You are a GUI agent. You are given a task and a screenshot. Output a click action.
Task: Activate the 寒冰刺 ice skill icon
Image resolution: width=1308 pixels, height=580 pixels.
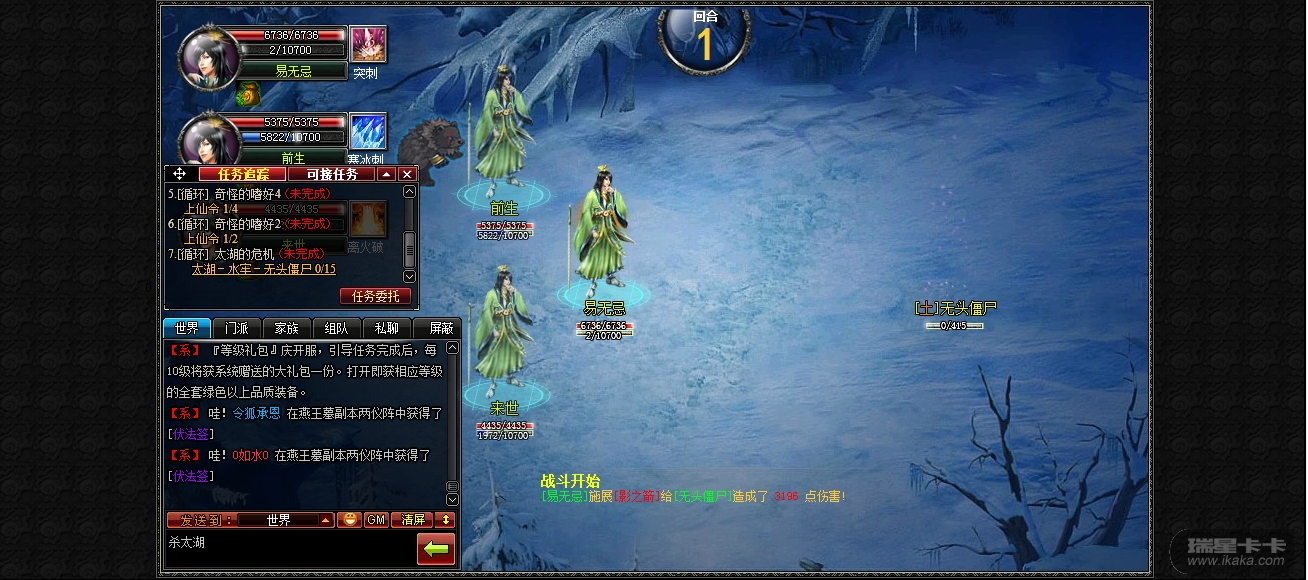coord(368,132)
